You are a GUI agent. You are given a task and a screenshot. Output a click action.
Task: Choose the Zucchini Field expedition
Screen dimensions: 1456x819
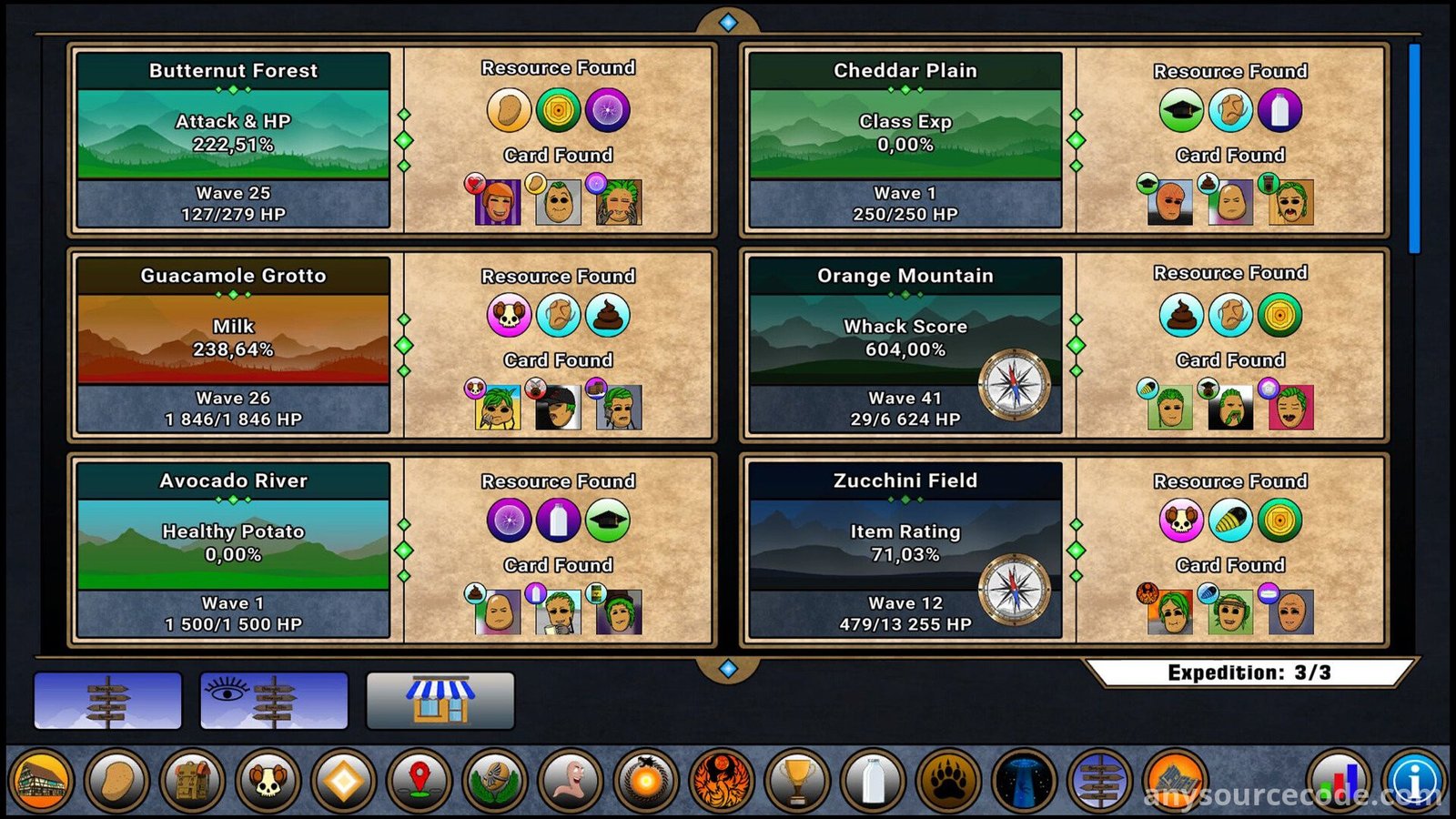pyautogui.click(x=905, y=549)
